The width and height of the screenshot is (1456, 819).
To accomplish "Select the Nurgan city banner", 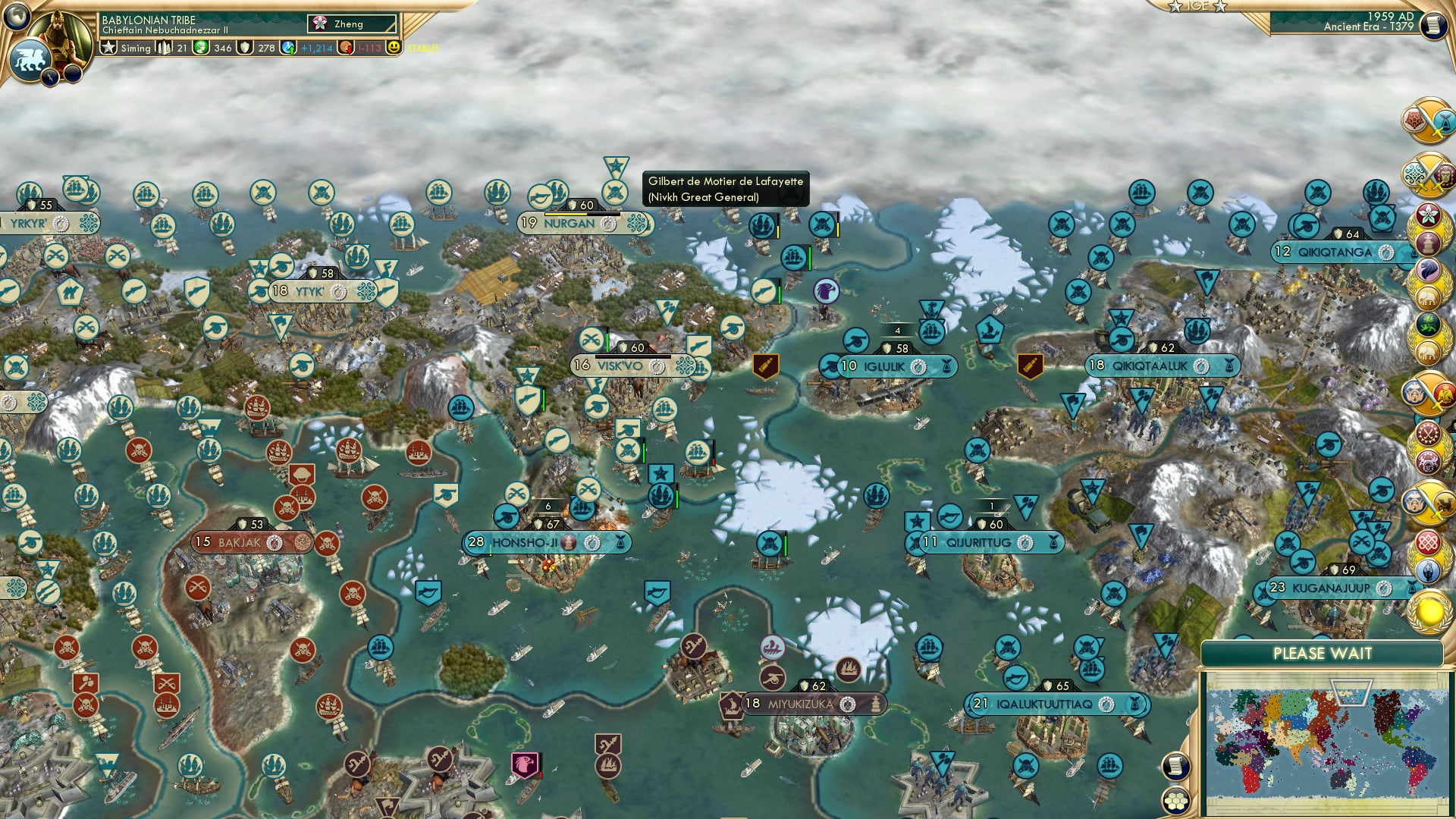I will [570, 224].
